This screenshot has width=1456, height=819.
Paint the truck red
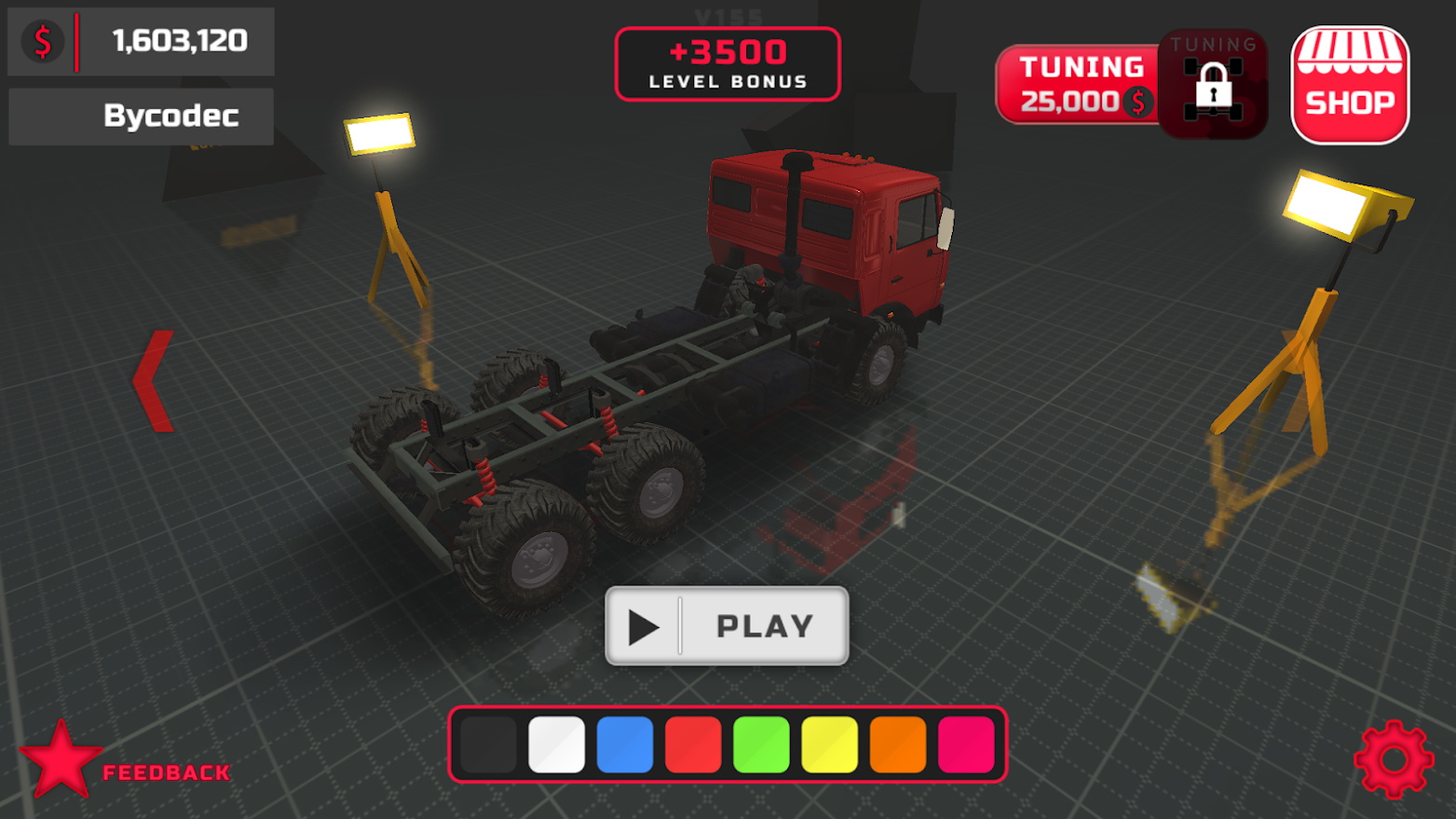click(693, 744)
